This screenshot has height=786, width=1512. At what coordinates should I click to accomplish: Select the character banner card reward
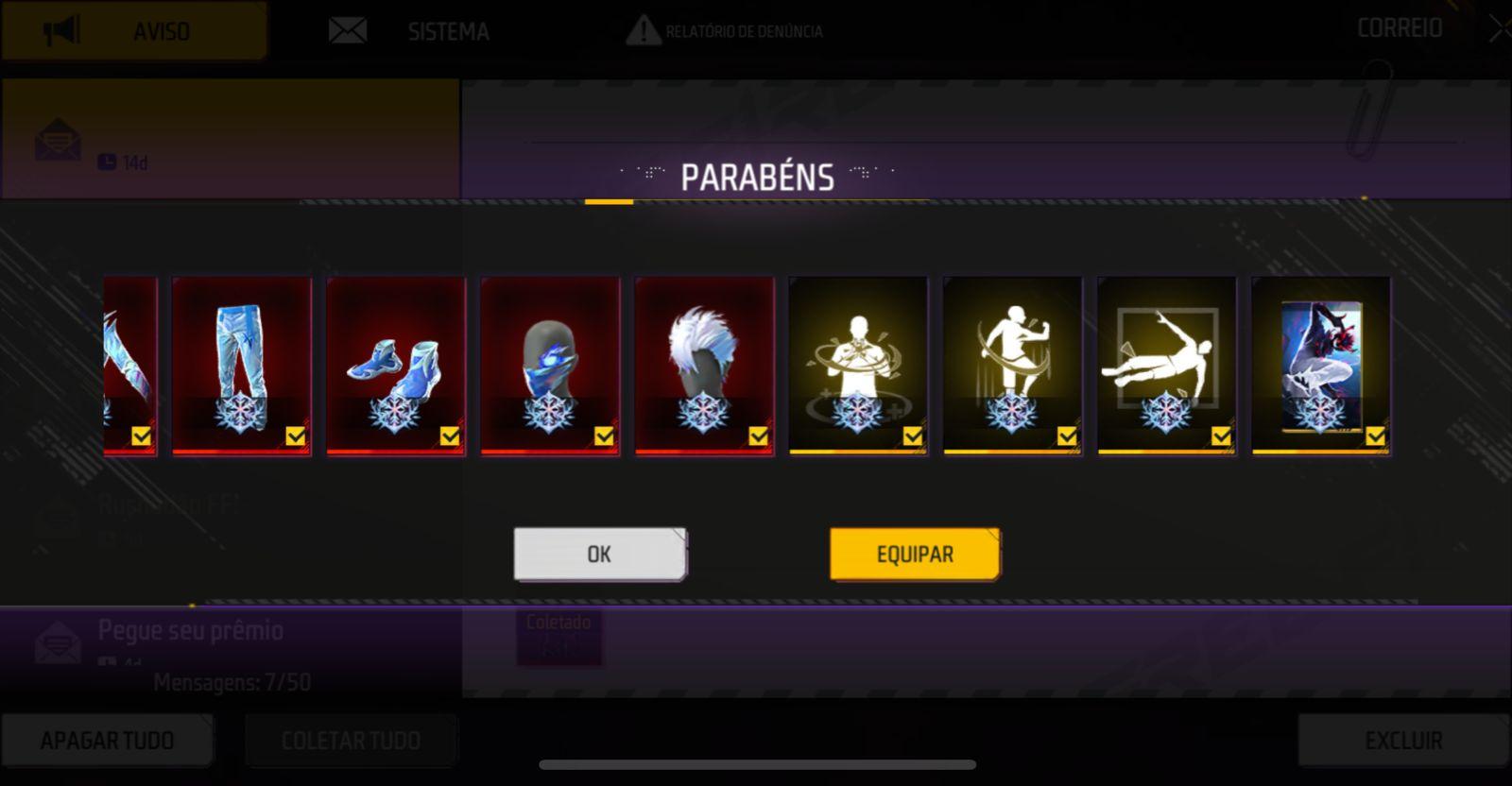1320,366
